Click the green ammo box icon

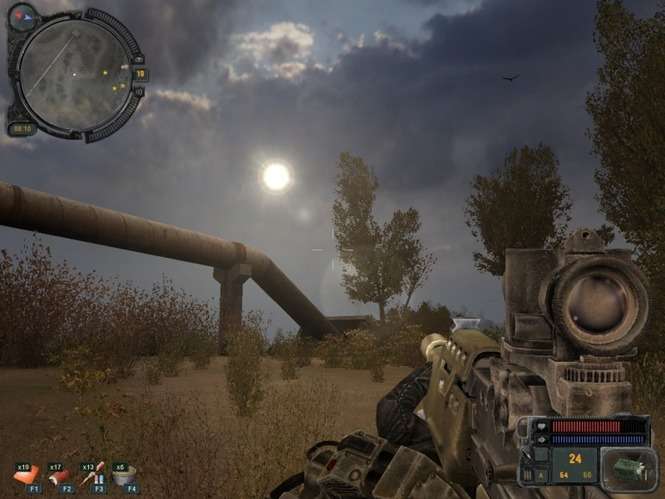[632, 469]
